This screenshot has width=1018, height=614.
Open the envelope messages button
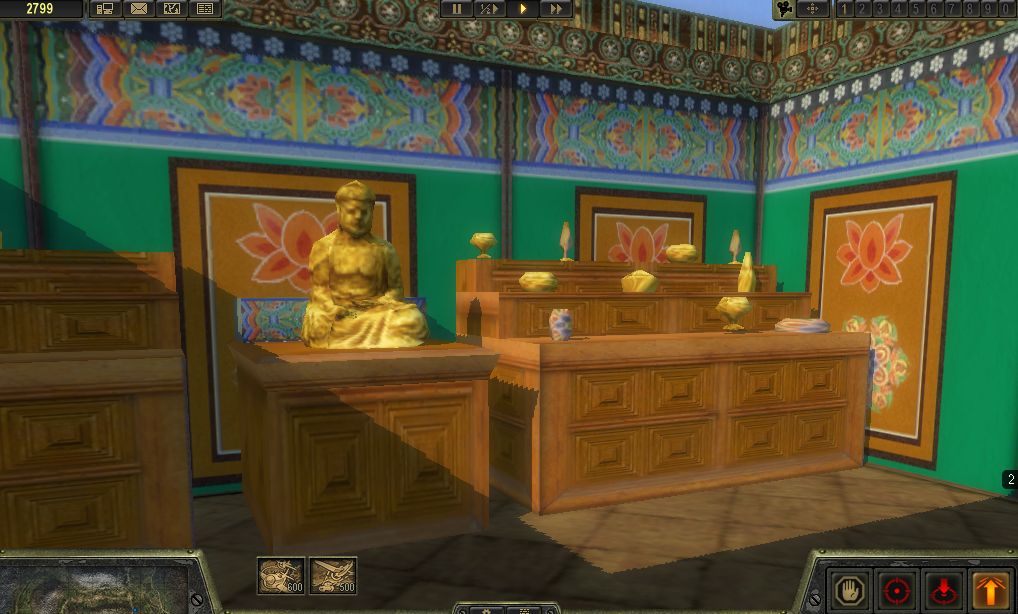pos(138,9)
